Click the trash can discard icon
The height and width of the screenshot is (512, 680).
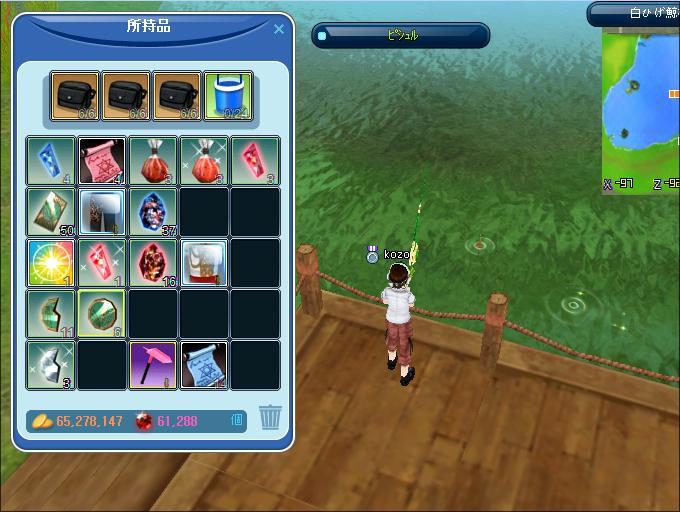point(270,417)
